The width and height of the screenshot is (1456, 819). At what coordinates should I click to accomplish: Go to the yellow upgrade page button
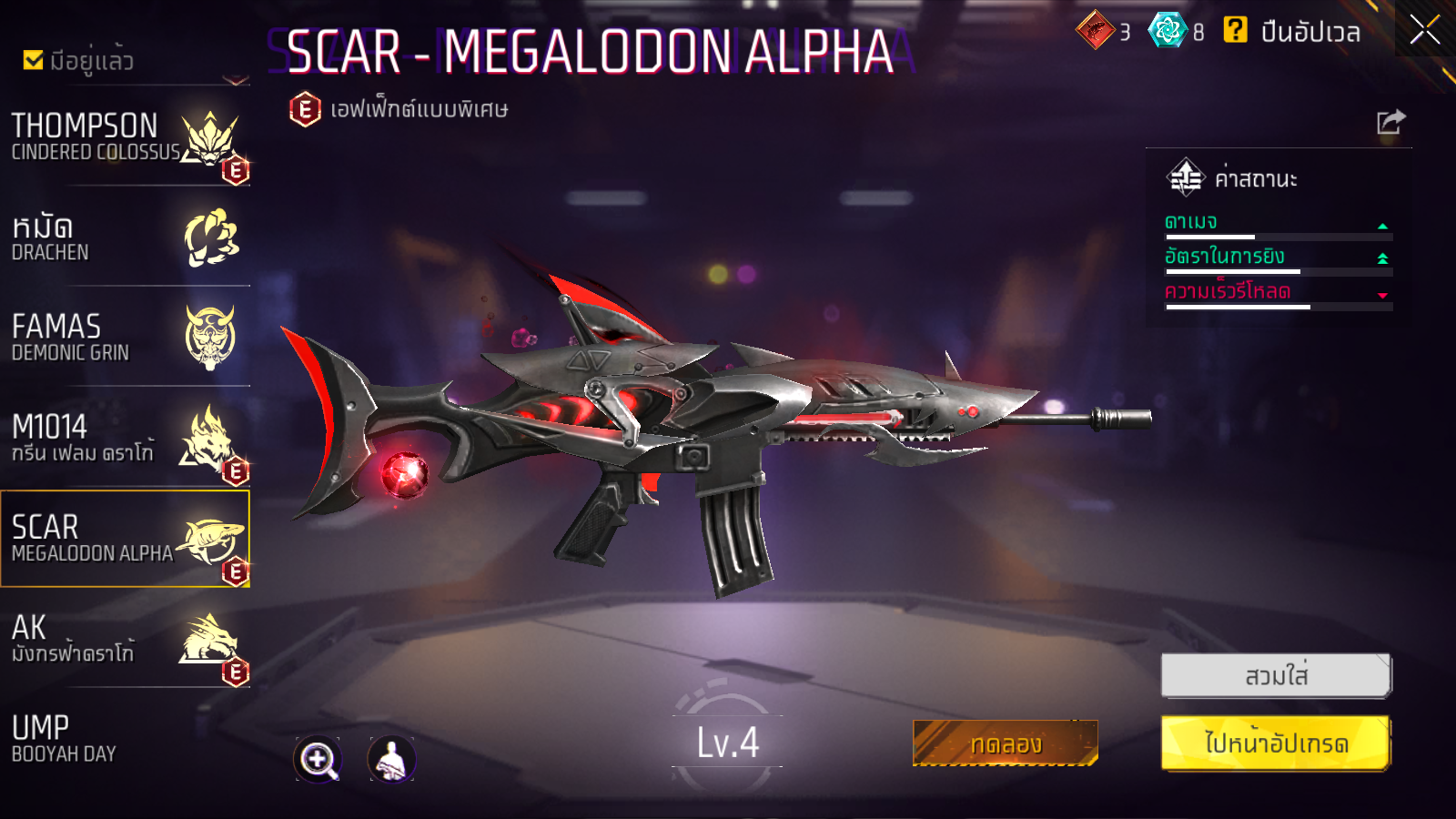pyautogui.click(x=1276, y=743)
